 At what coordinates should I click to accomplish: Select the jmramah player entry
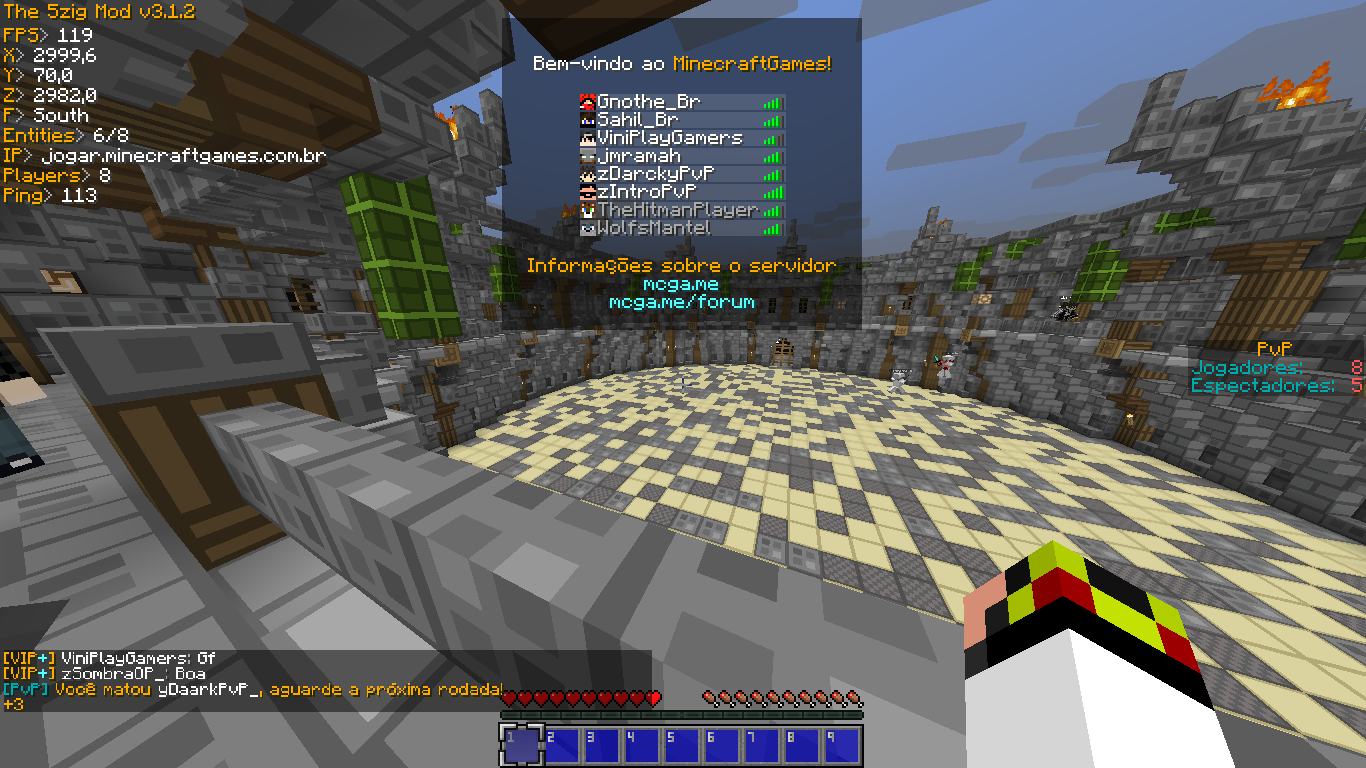tap(639, 156)
